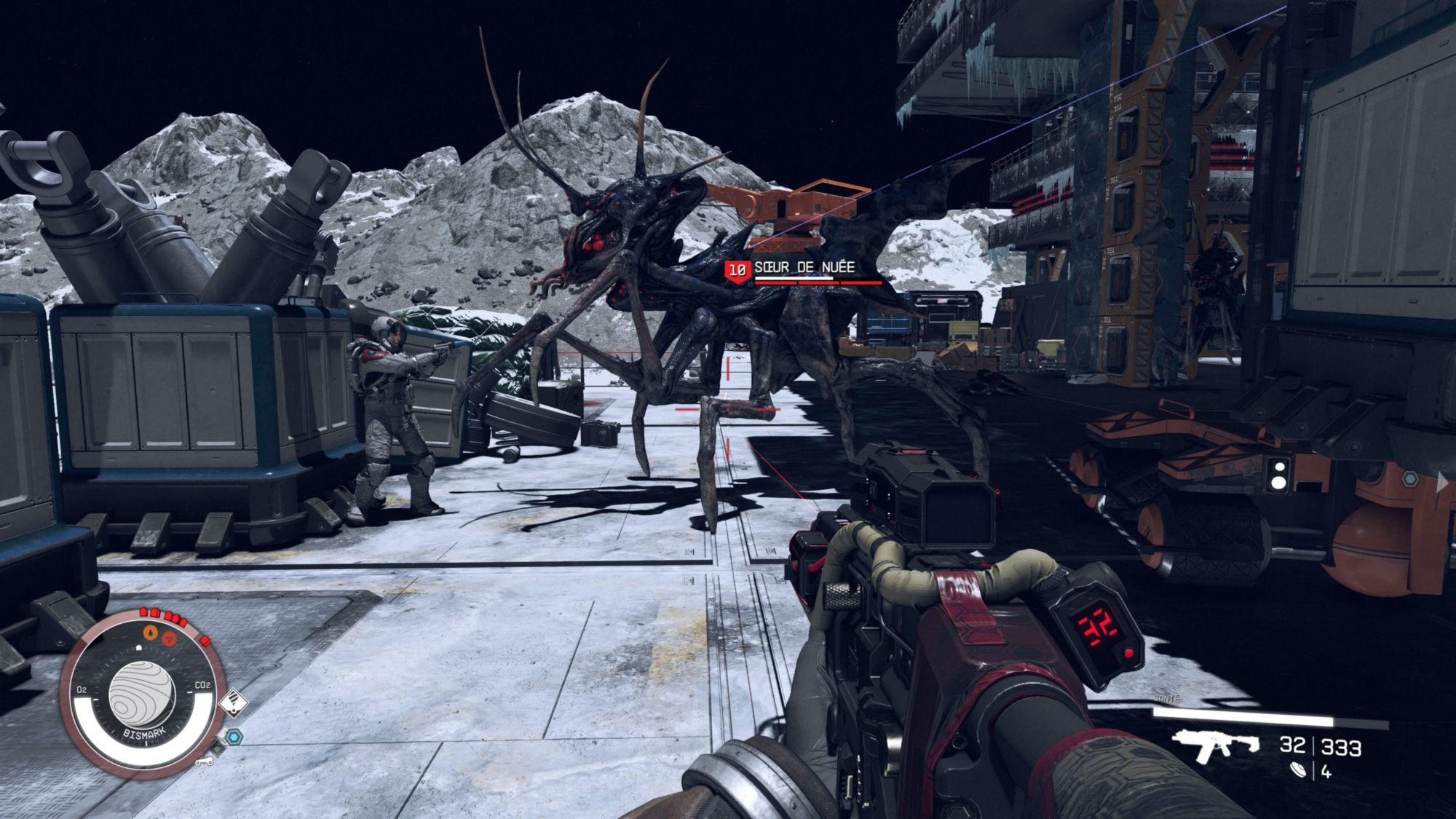Click the cyan hexagon marker icon
The image size is (1456, 819).
234,737
